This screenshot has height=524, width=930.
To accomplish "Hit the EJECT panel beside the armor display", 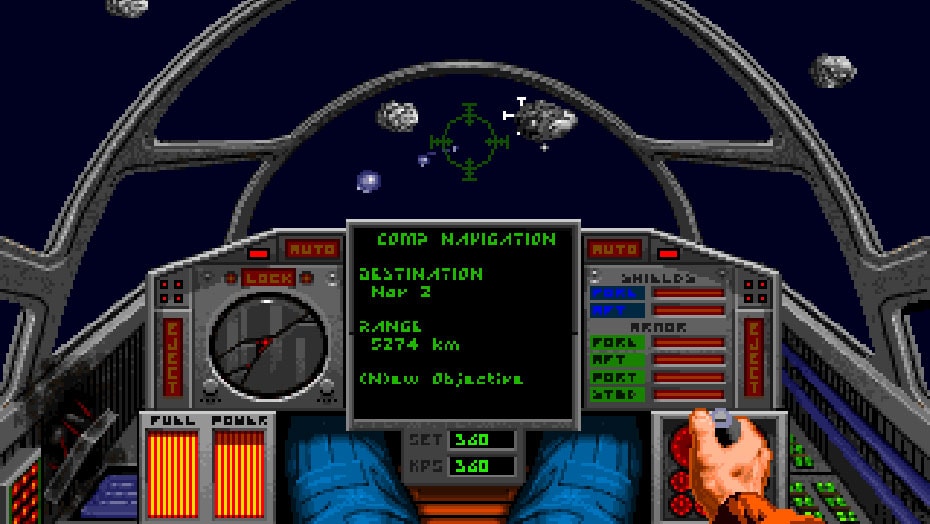I will pyautogui.click(x=754, y=356).
